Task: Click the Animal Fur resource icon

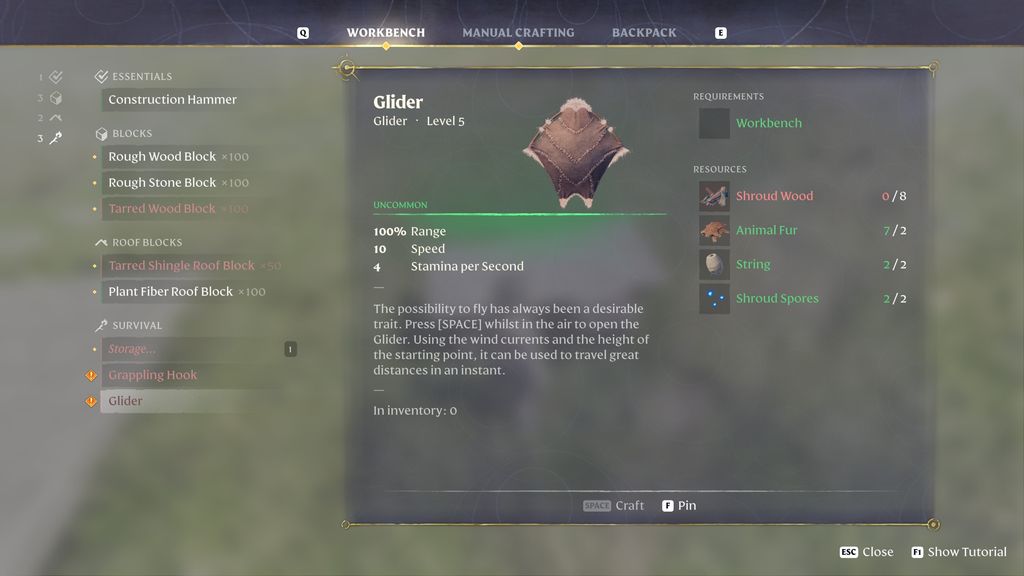Action: tap(714, 231)
